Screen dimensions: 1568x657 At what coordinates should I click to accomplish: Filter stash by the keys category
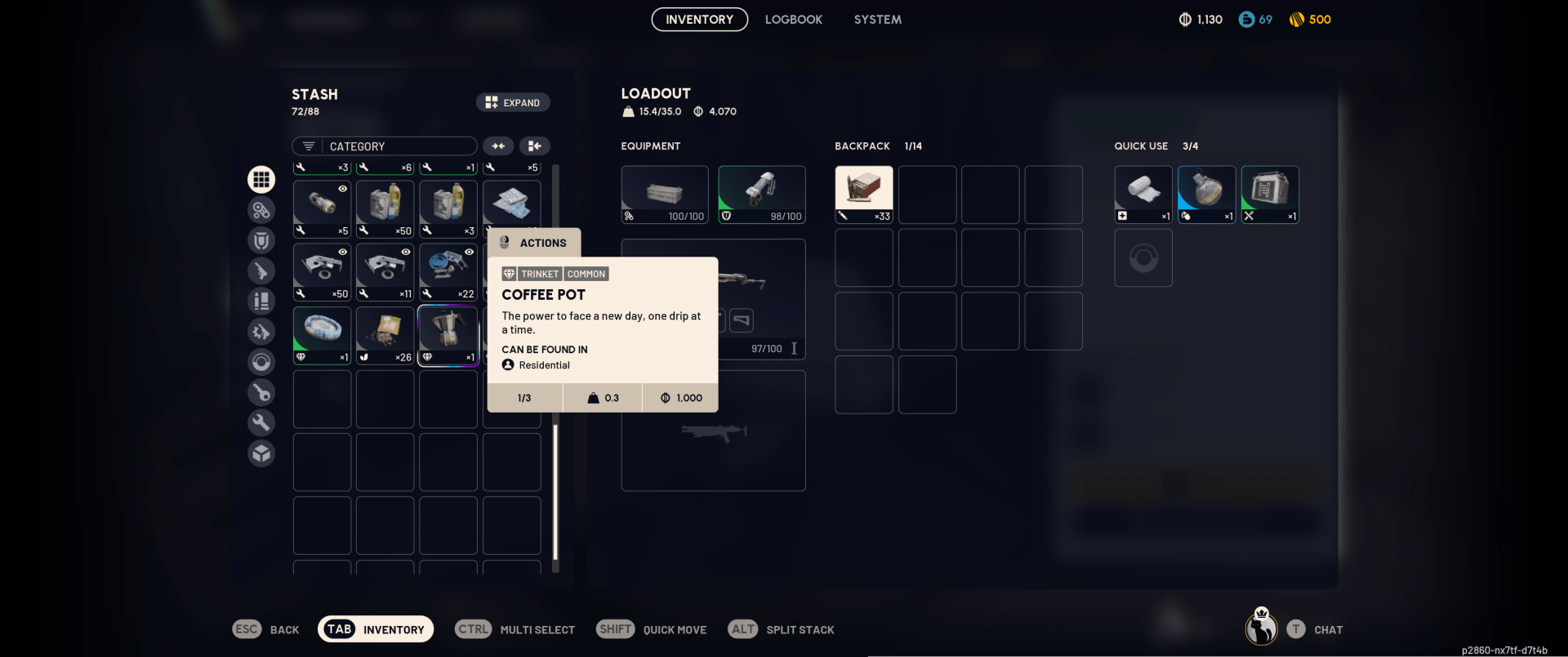tap(261, 392)
